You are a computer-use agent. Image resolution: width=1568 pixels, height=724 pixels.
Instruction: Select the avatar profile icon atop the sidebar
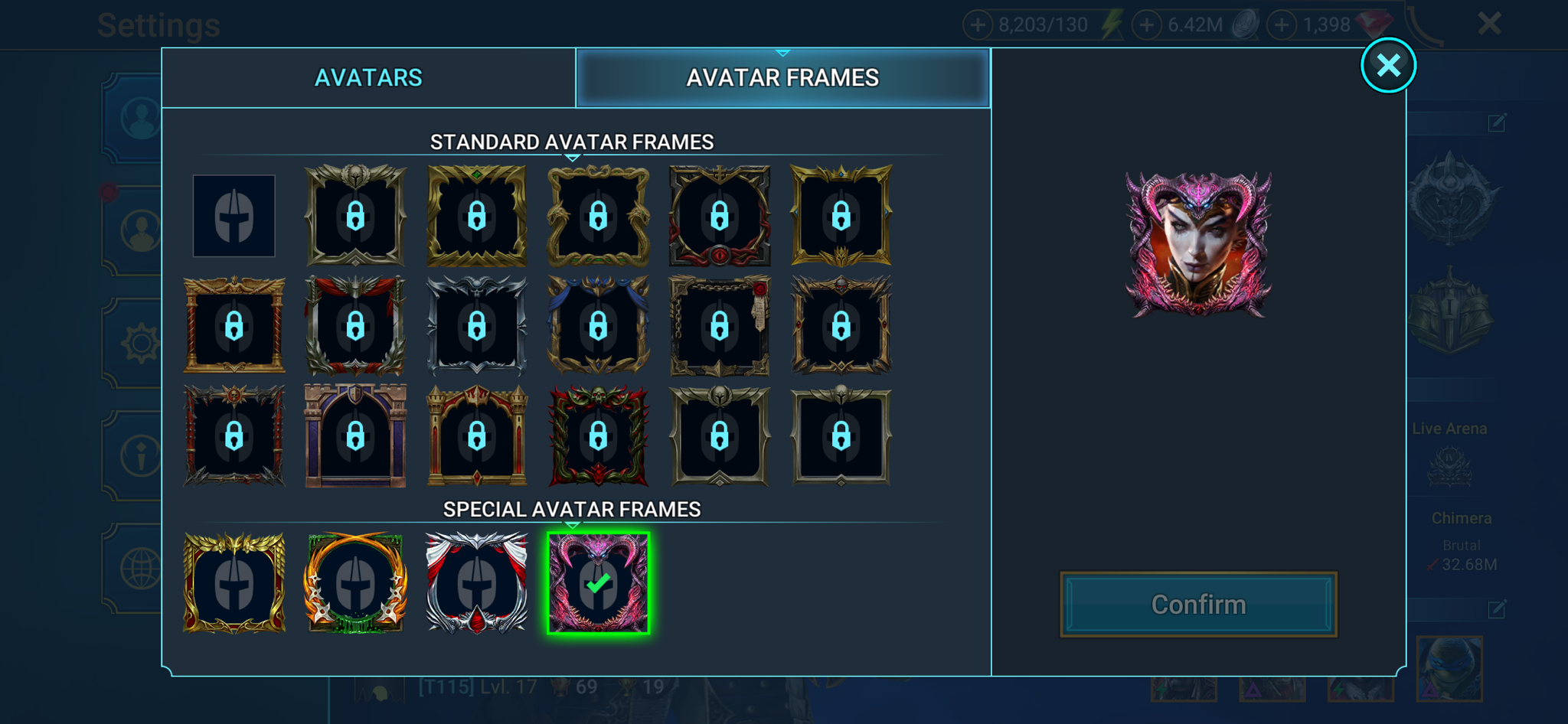click(x=140, y=119)
